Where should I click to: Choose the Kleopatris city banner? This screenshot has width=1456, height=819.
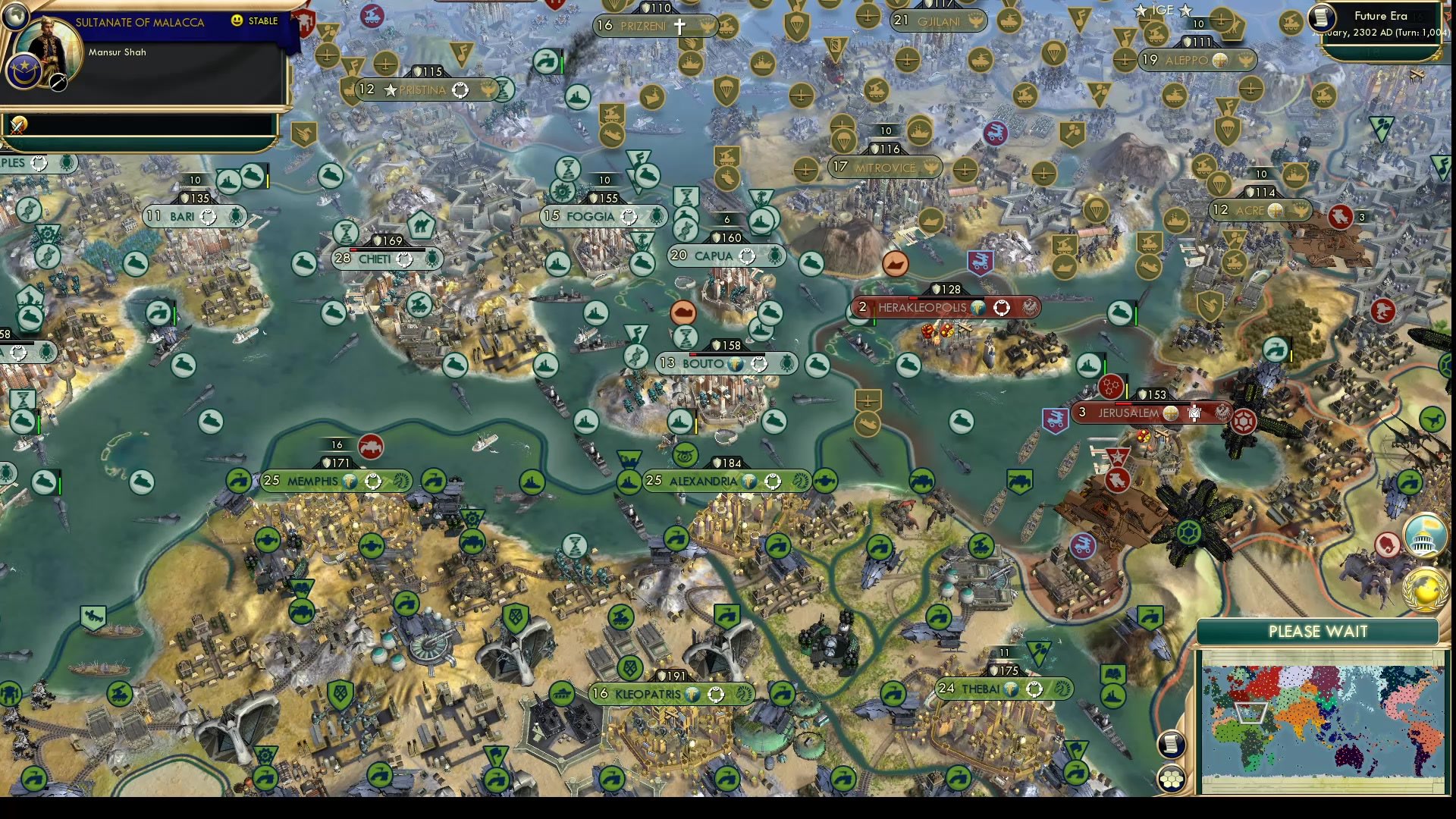point(648,694)
